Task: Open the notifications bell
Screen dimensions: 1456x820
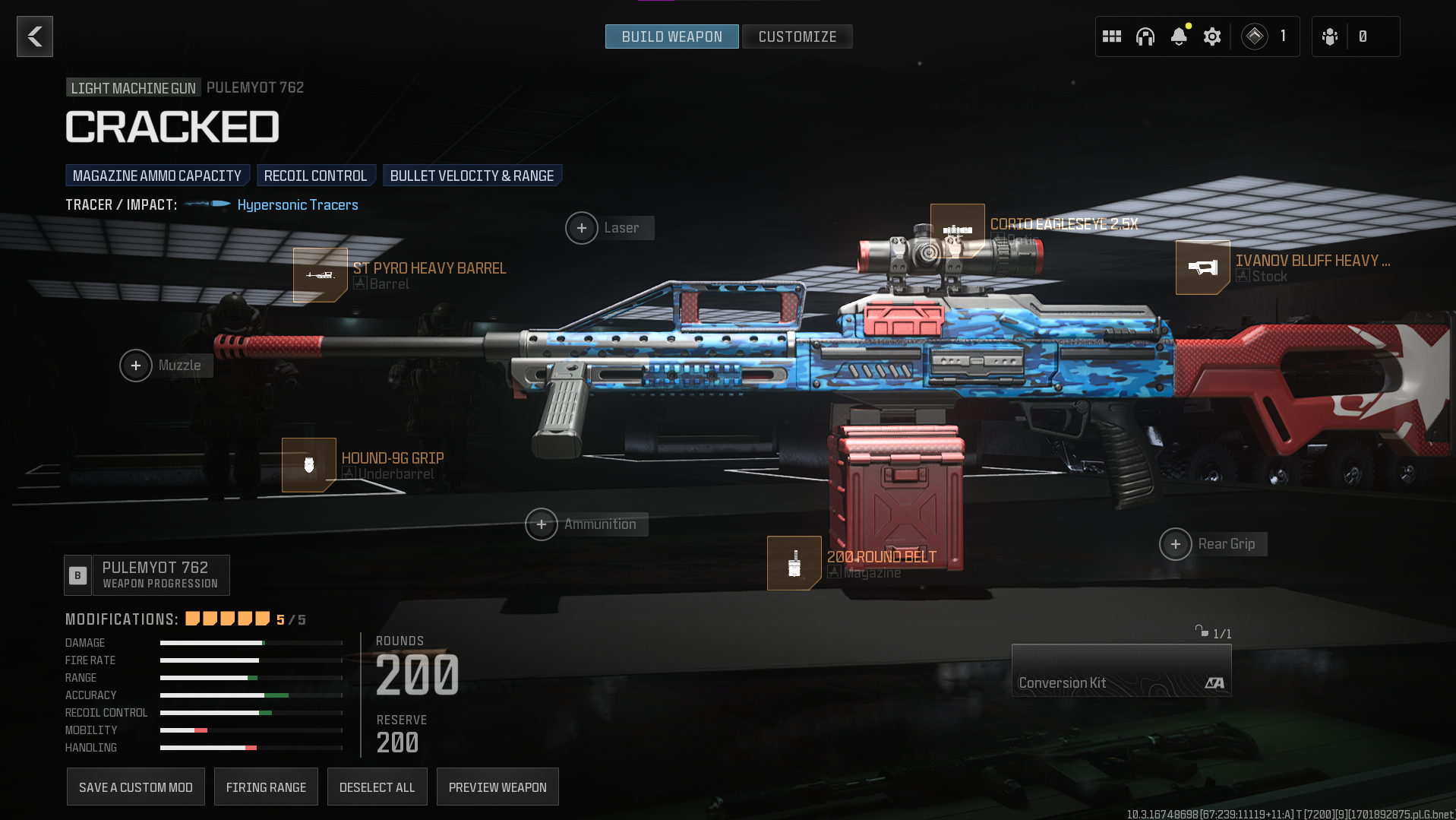Action: 1179,36
